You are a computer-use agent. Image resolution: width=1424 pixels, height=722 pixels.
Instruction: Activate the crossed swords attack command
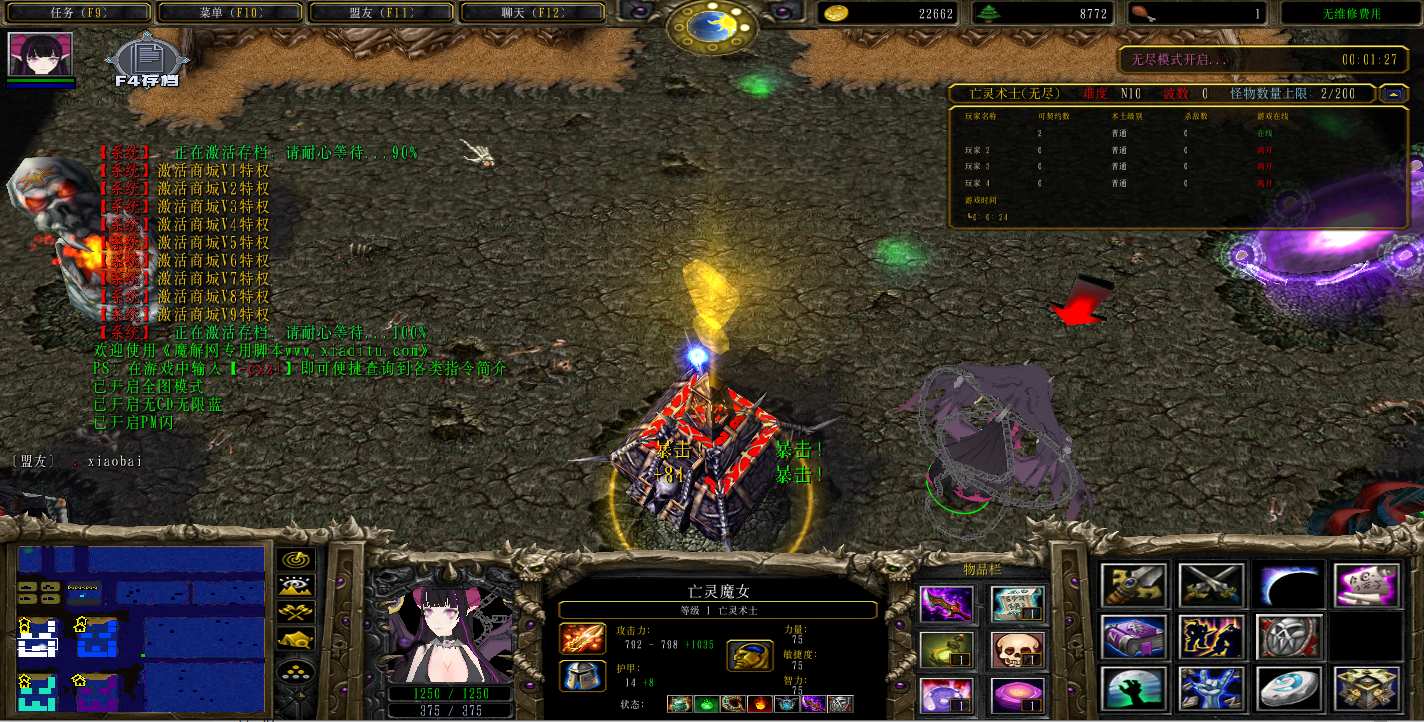[1211, 585]
